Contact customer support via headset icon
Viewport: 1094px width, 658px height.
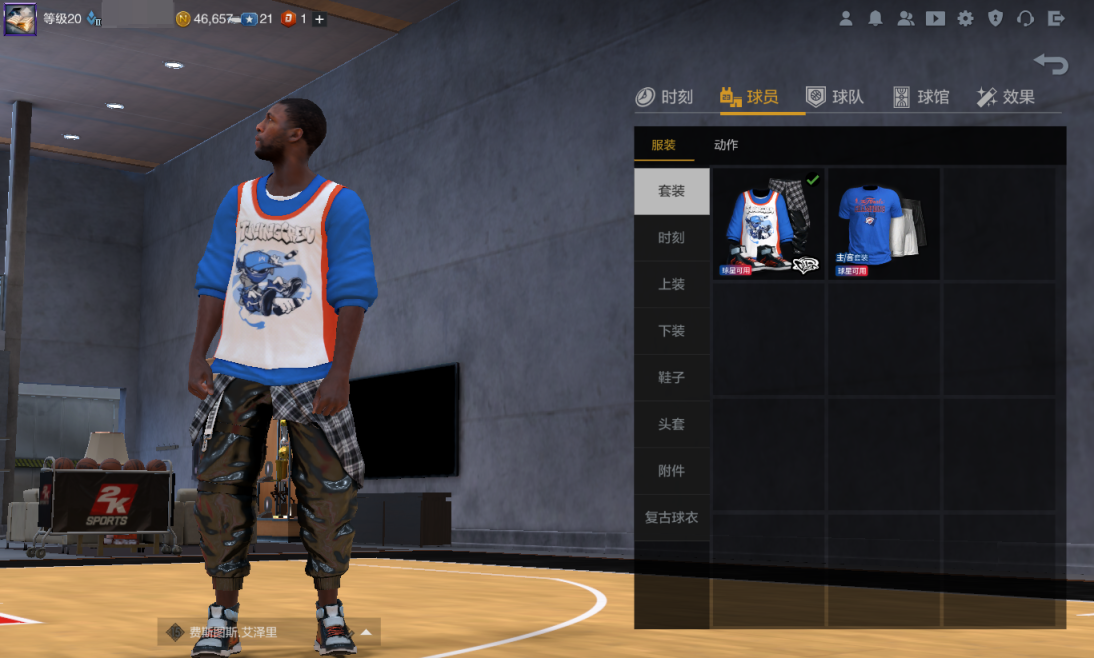1025,18
